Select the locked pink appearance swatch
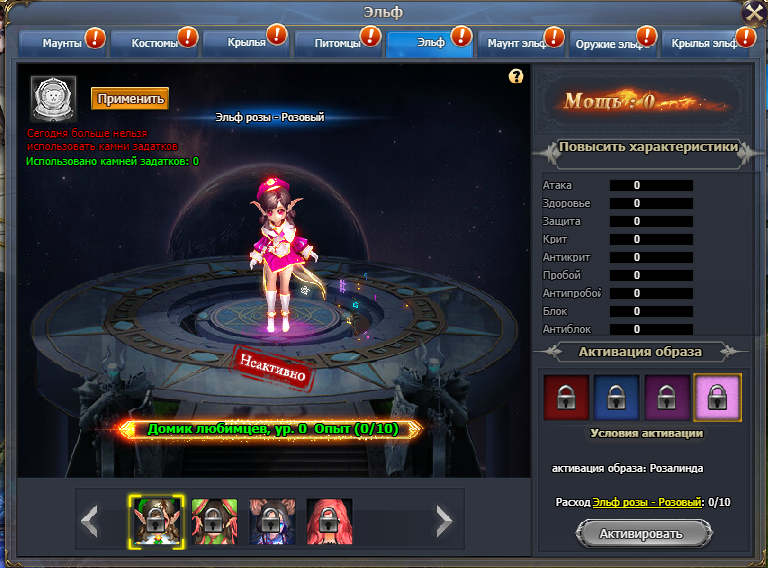 tap(718, 397)
